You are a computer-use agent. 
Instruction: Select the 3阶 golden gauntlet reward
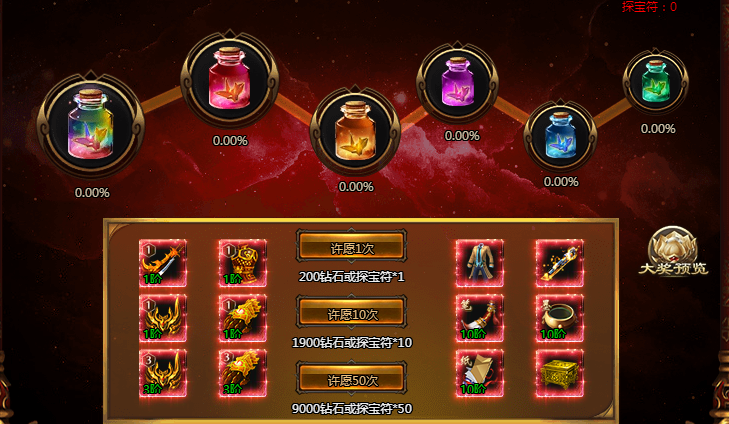coord(241,373)
